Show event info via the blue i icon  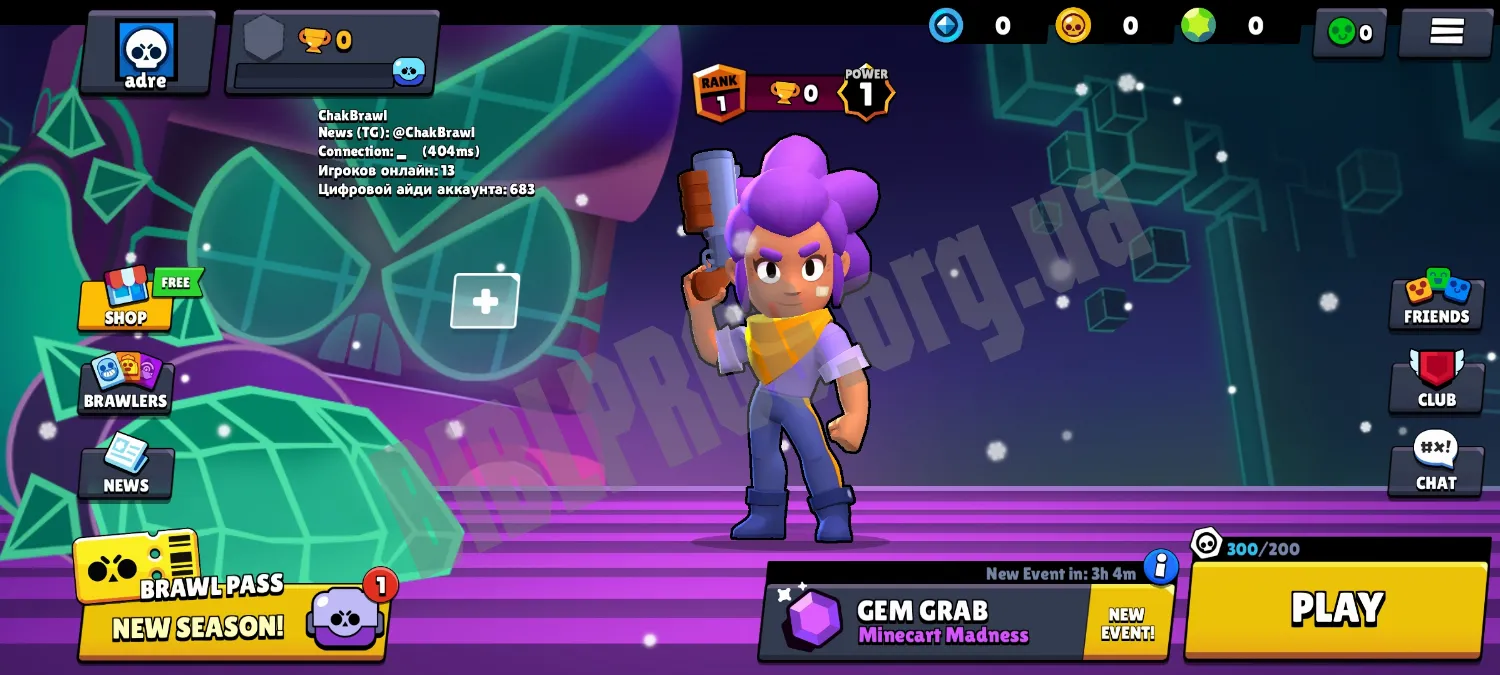coord(1160,566)
